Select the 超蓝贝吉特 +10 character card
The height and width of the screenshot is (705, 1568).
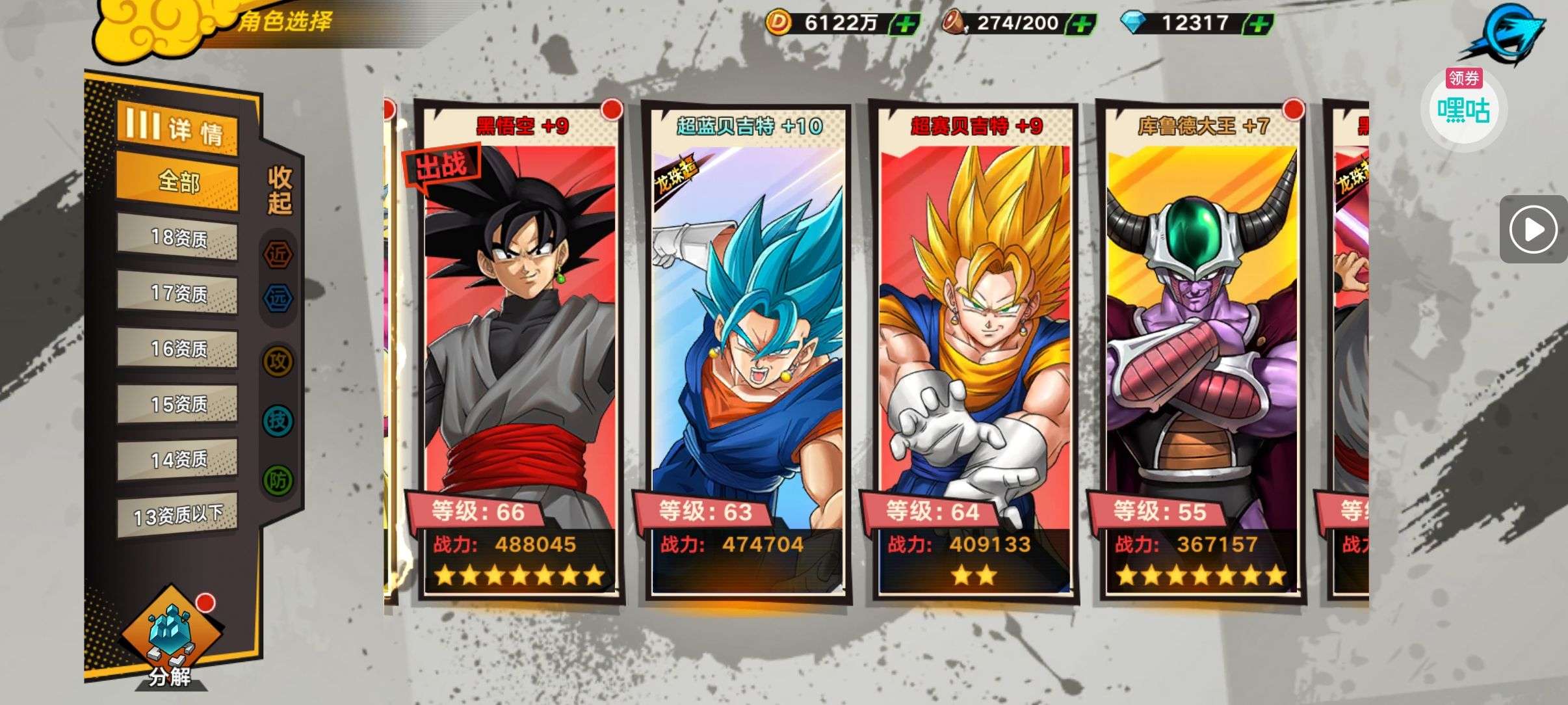(x=746, y=351)
